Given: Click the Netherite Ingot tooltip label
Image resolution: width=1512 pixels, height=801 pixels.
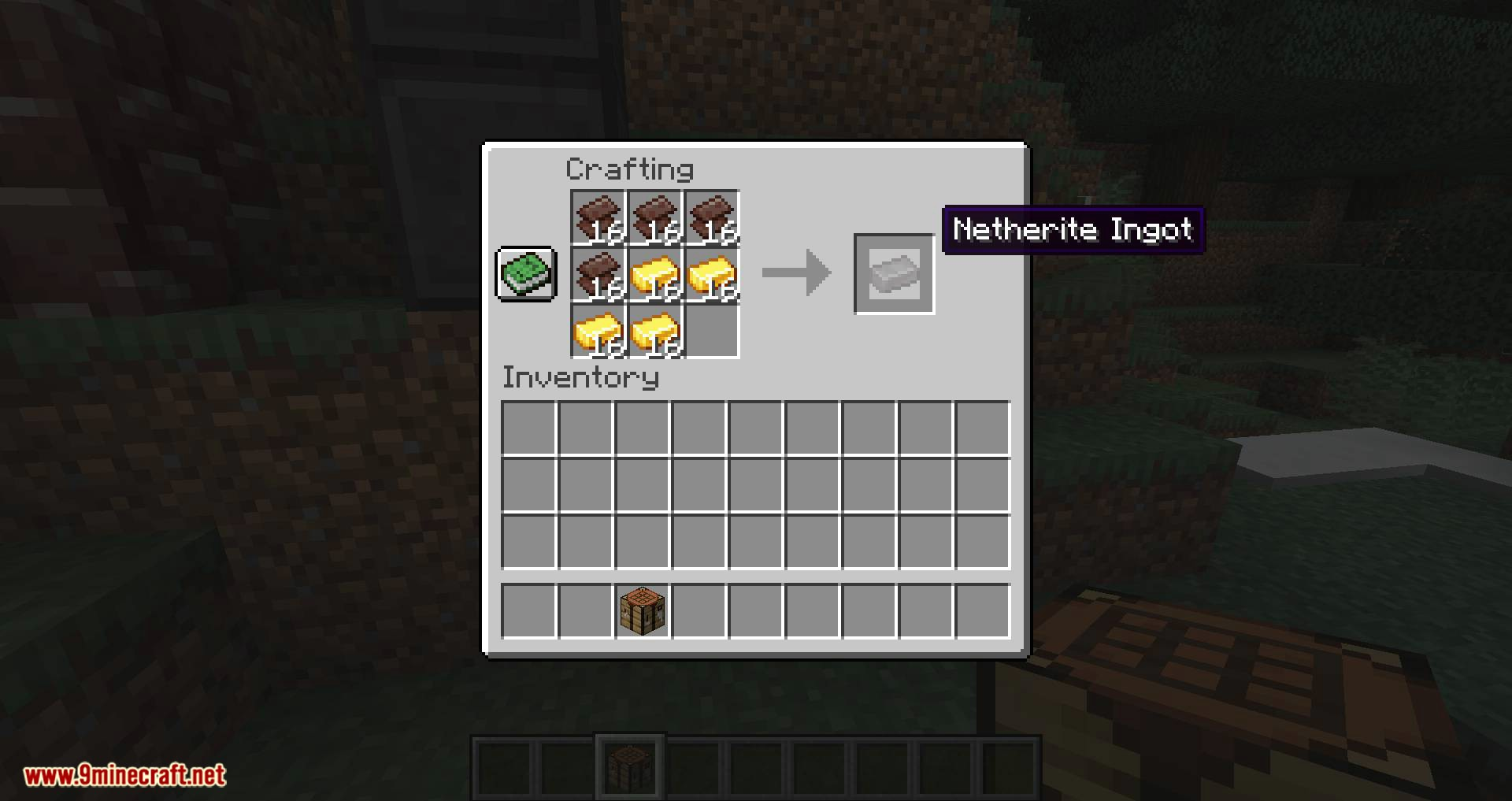Looking at the screenshot, I should click(1073, 230).
